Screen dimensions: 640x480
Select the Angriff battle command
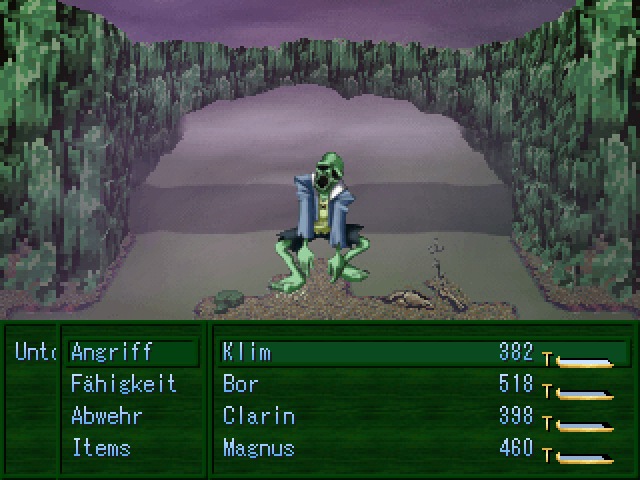tap(112, 352)
